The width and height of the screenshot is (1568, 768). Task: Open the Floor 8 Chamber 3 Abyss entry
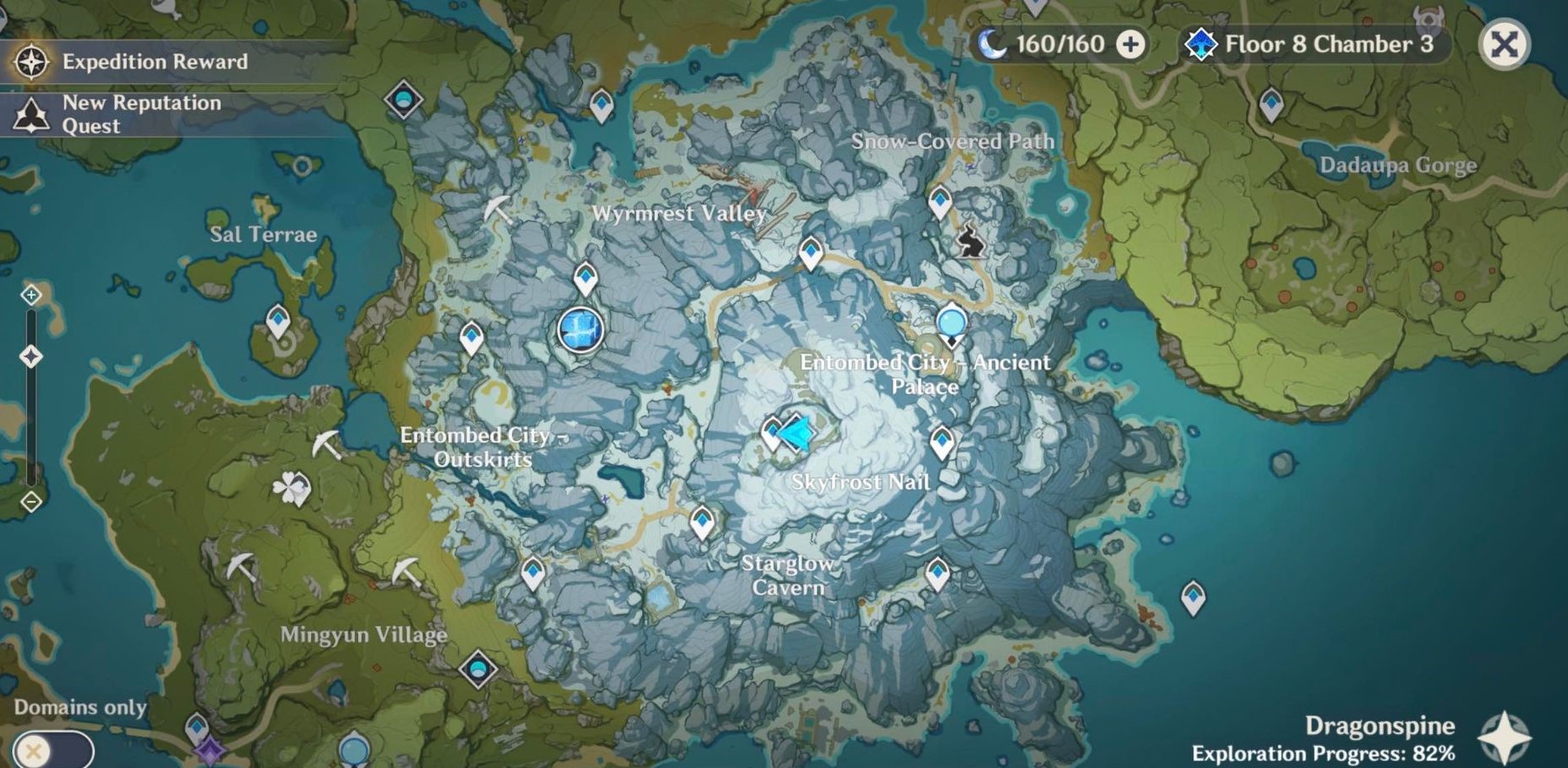(1327, 44)
